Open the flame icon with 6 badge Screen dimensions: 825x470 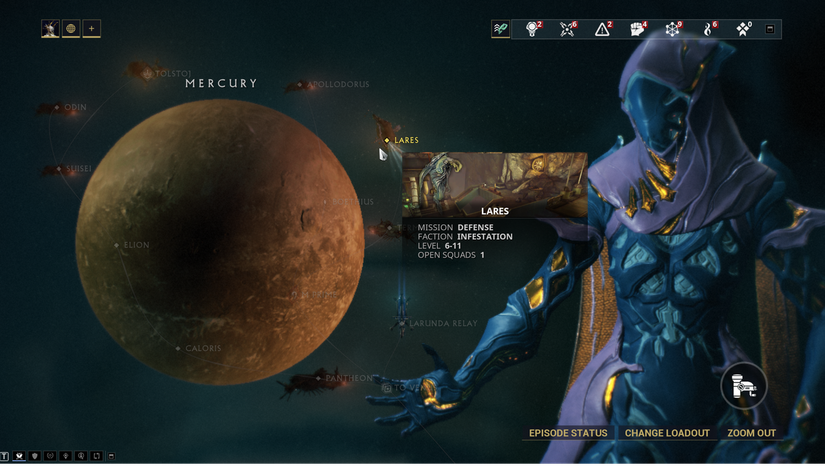pyautogui.click(x=708, y=29)
